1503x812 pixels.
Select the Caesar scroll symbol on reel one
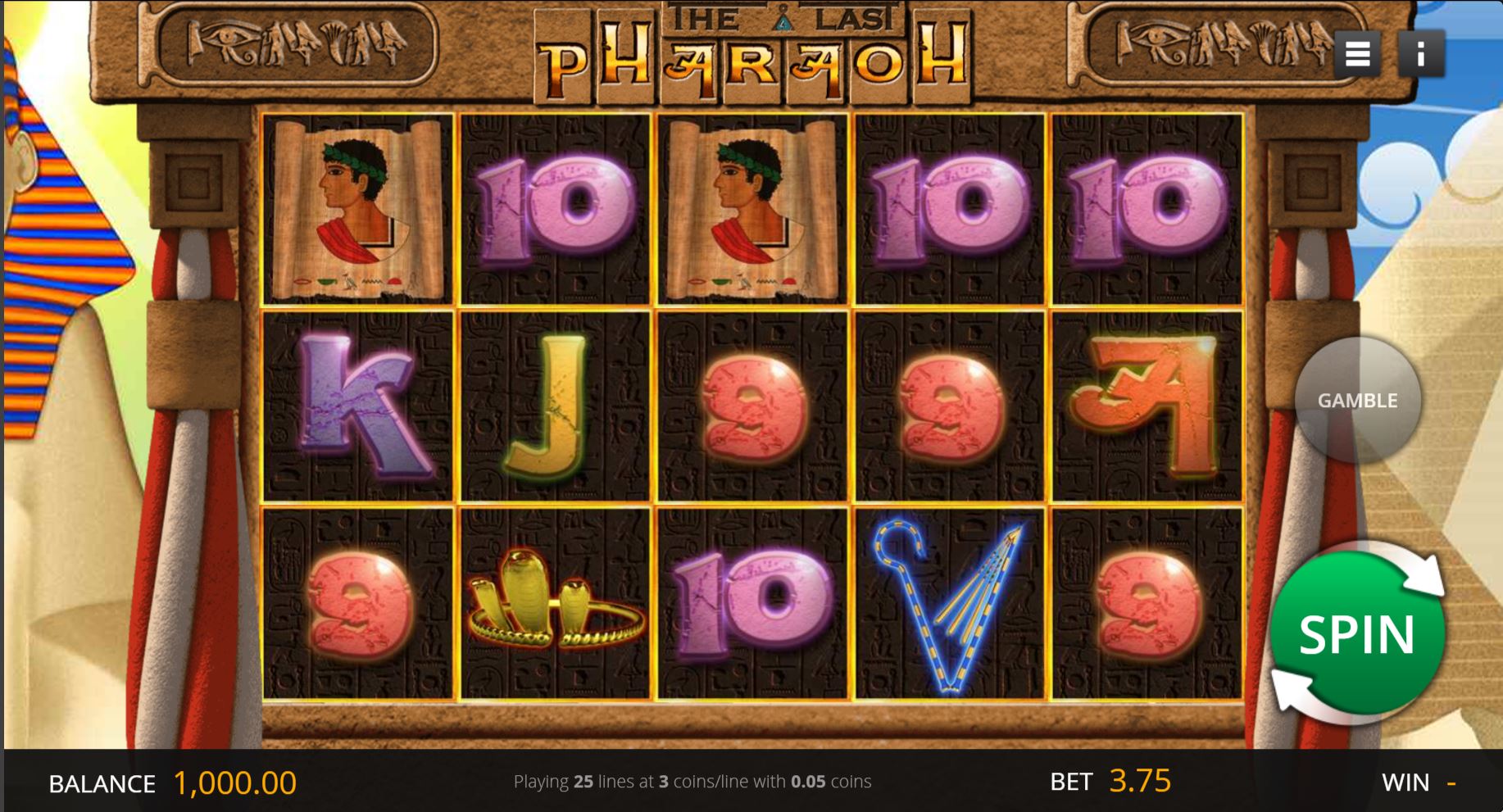359,209
